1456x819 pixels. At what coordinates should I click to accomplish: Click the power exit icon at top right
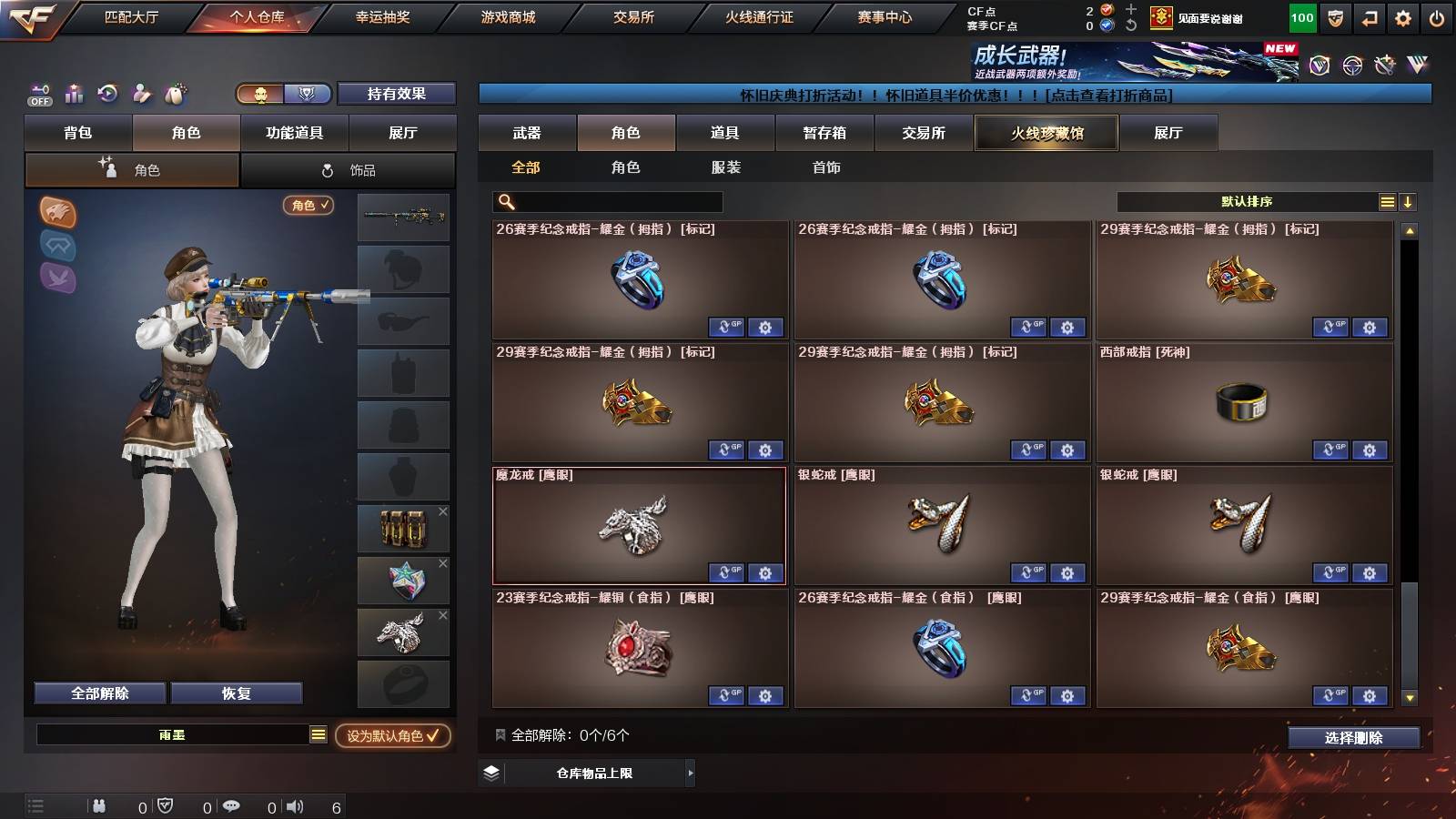tap(1435, 19)
